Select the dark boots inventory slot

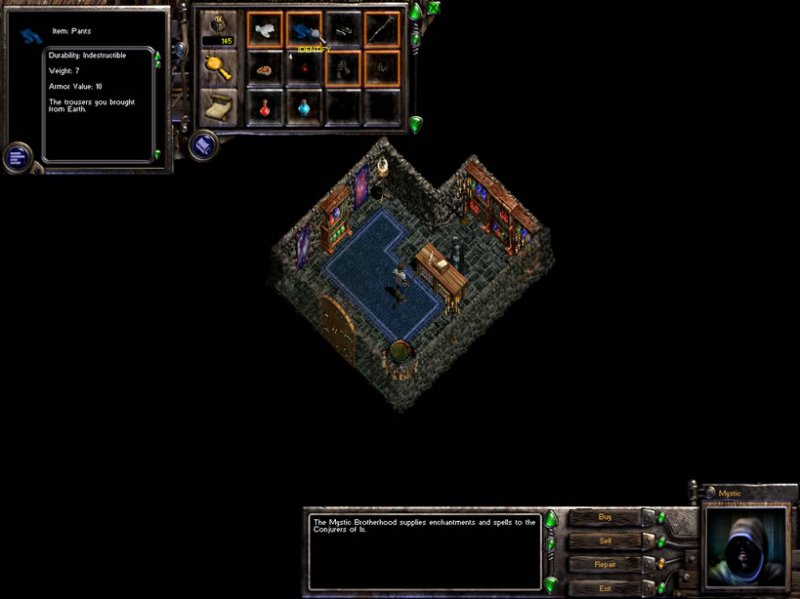[343, 69]
